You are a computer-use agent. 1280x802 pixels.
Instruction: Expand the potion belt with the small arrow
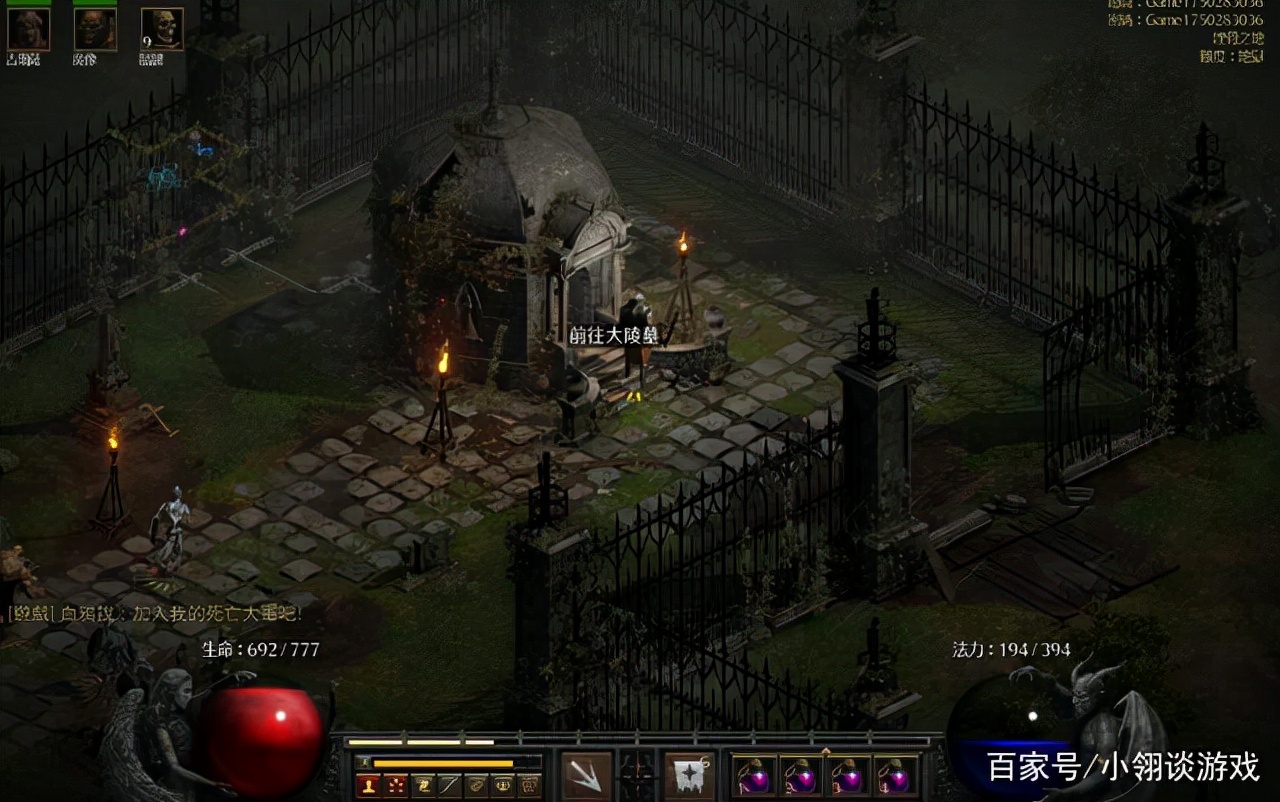pos(825,750)
